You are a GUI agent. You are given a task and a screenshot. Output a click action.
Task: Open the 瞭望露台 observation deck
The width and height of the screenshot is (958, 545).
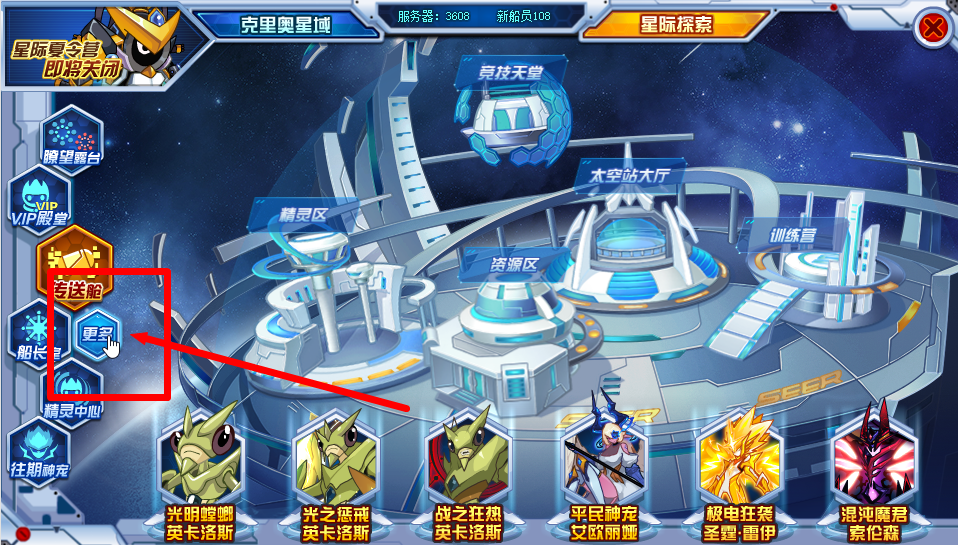coord(71,137)
